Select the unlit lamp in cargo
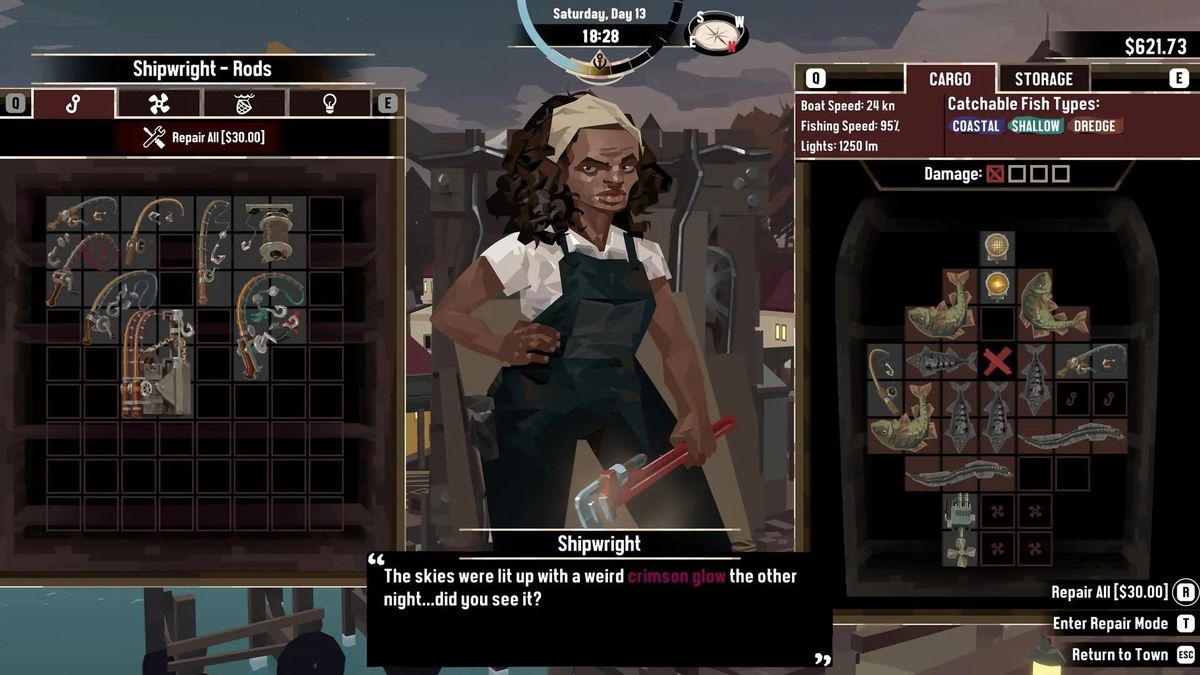The image size is (1200, 675). pyautogui.click(x=996, y=247)
